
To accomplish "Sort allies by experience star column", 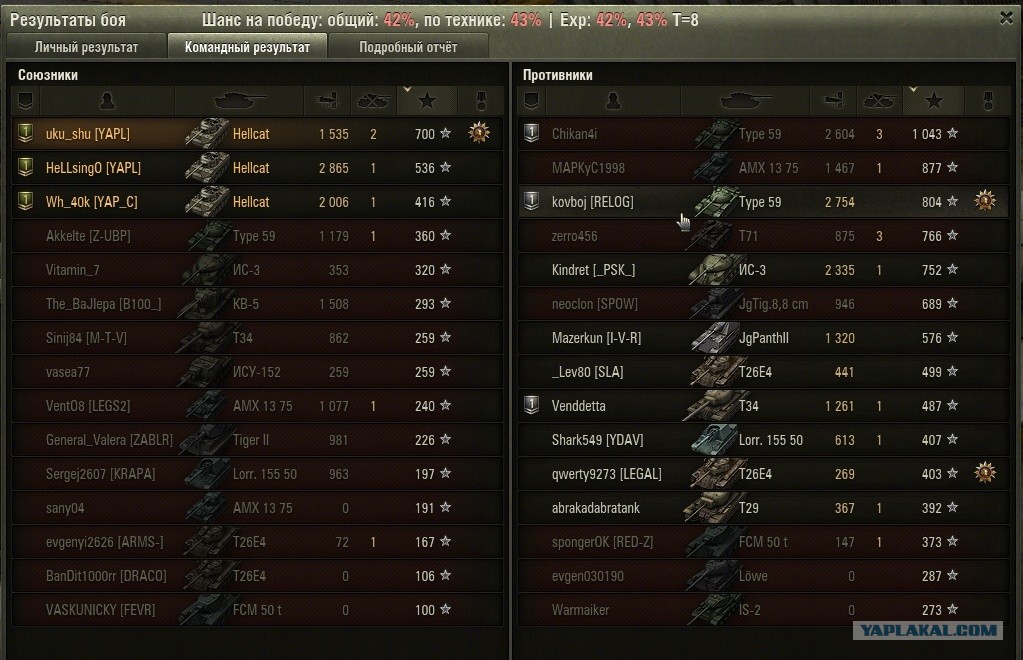I will click(x=427, y=100).
